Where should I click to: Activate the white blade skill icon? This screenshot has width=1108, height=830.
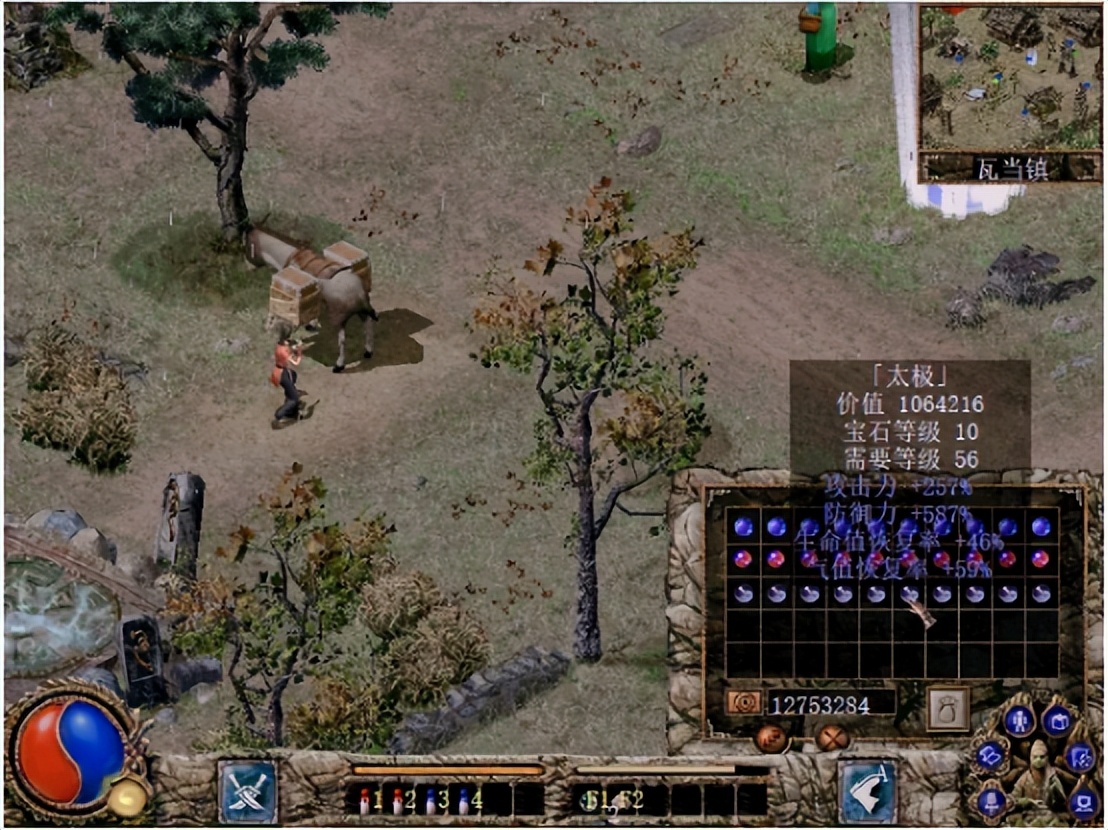pos(866,791)
